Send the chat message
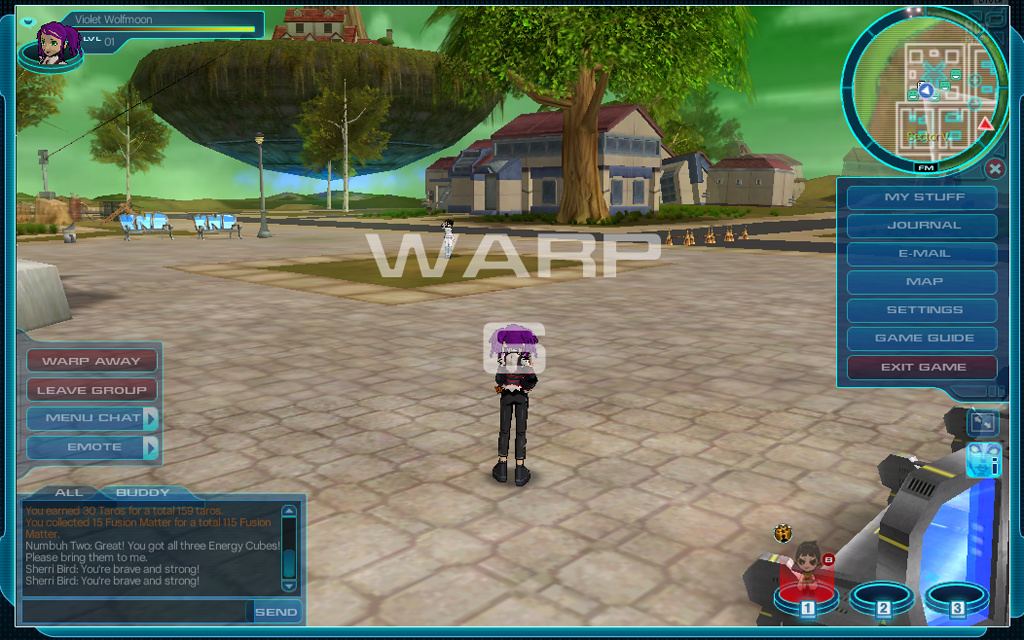Screen dimensions: 1024x640 tap(275, 611)
